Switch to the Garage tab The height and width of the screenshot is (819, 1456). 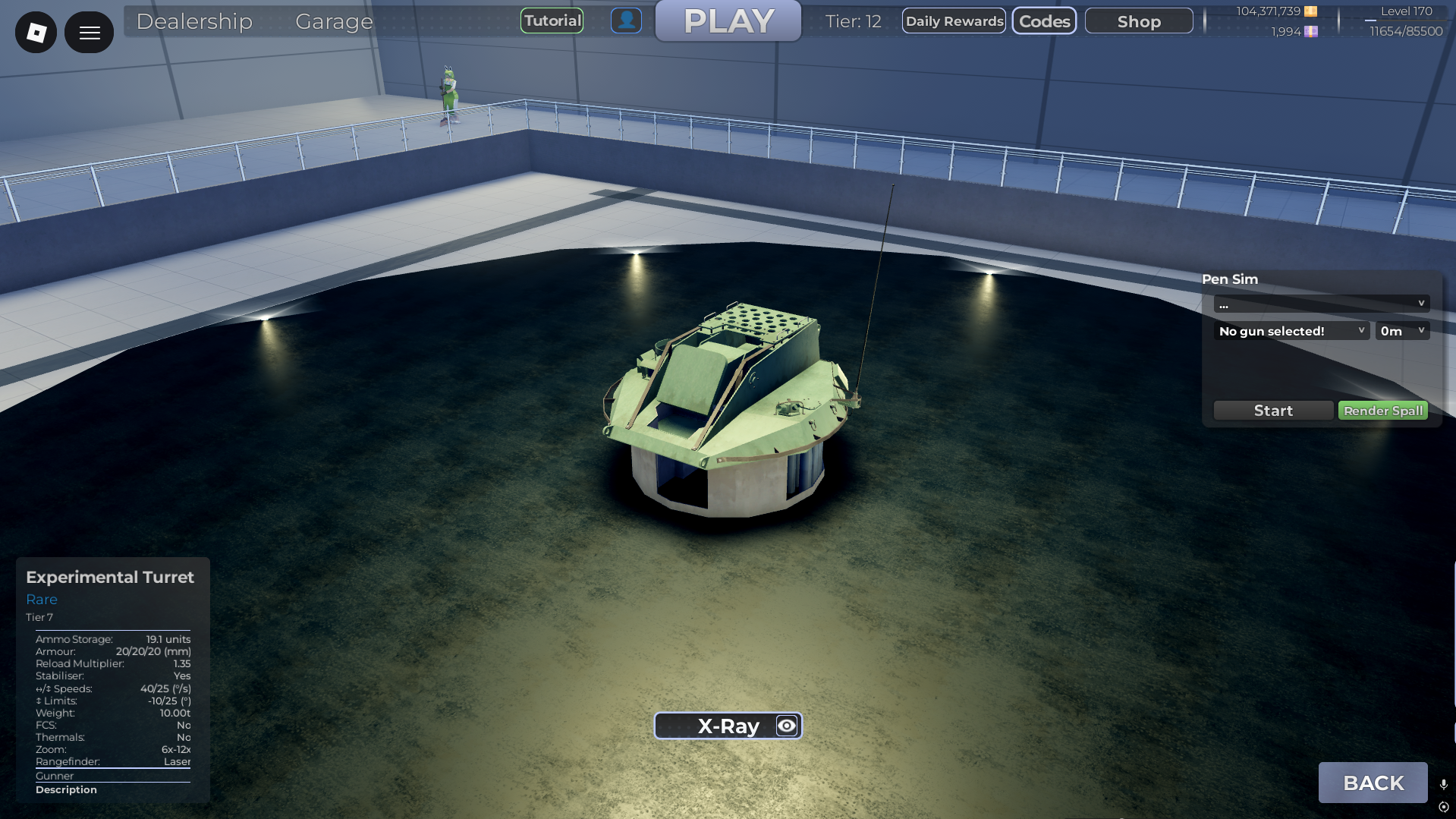[334, 22]
